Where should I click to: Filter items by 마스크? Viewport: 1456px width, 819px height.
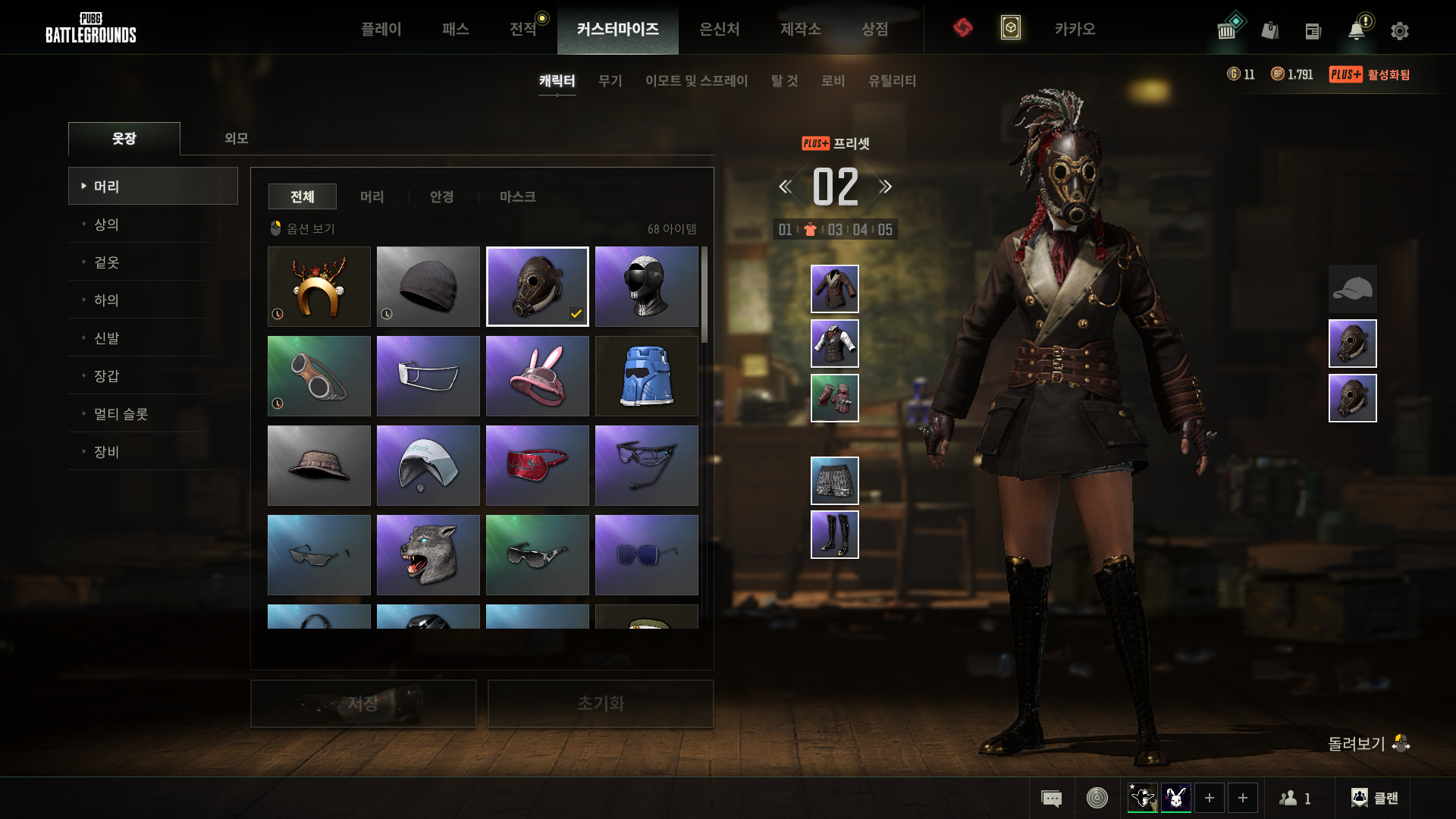point(517,196)
